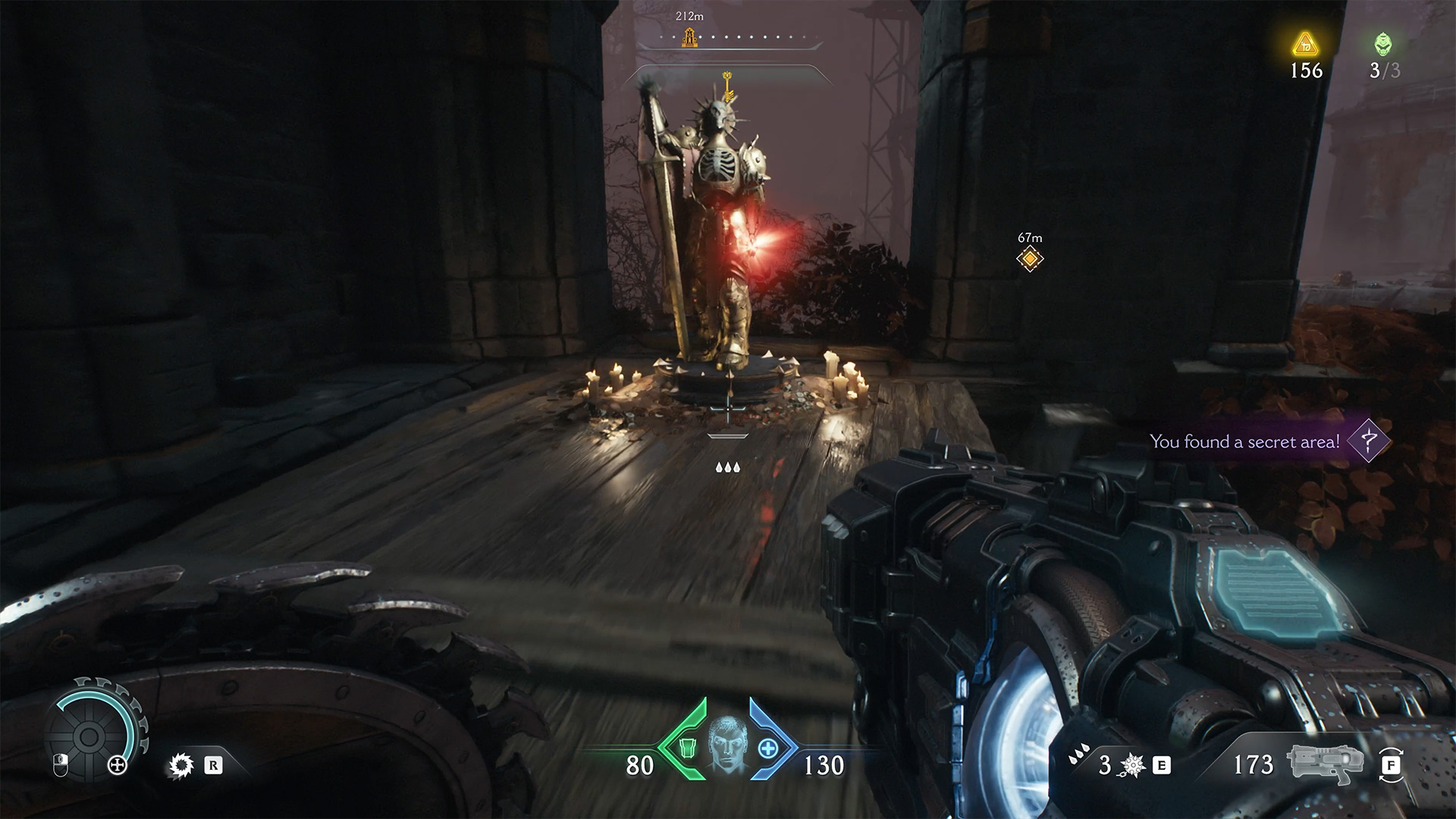Click the gold currency icon

click(x=1305, y=44)
